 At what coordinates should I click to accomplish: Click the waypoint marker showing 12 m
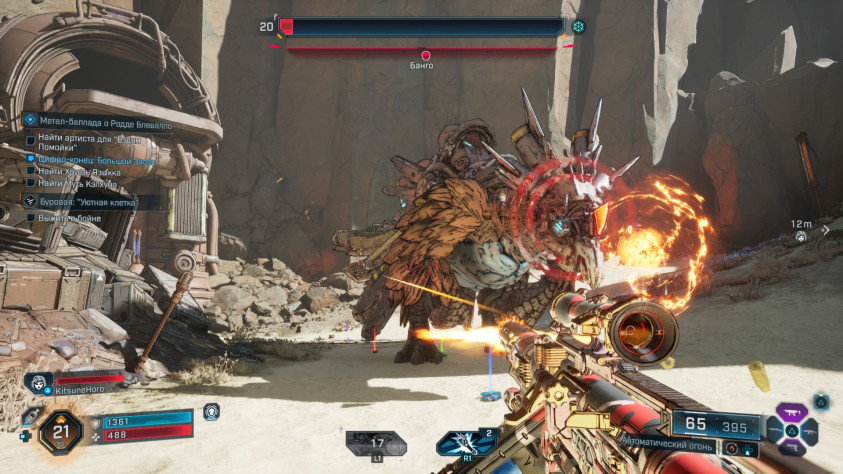click(x=801, y=232)
